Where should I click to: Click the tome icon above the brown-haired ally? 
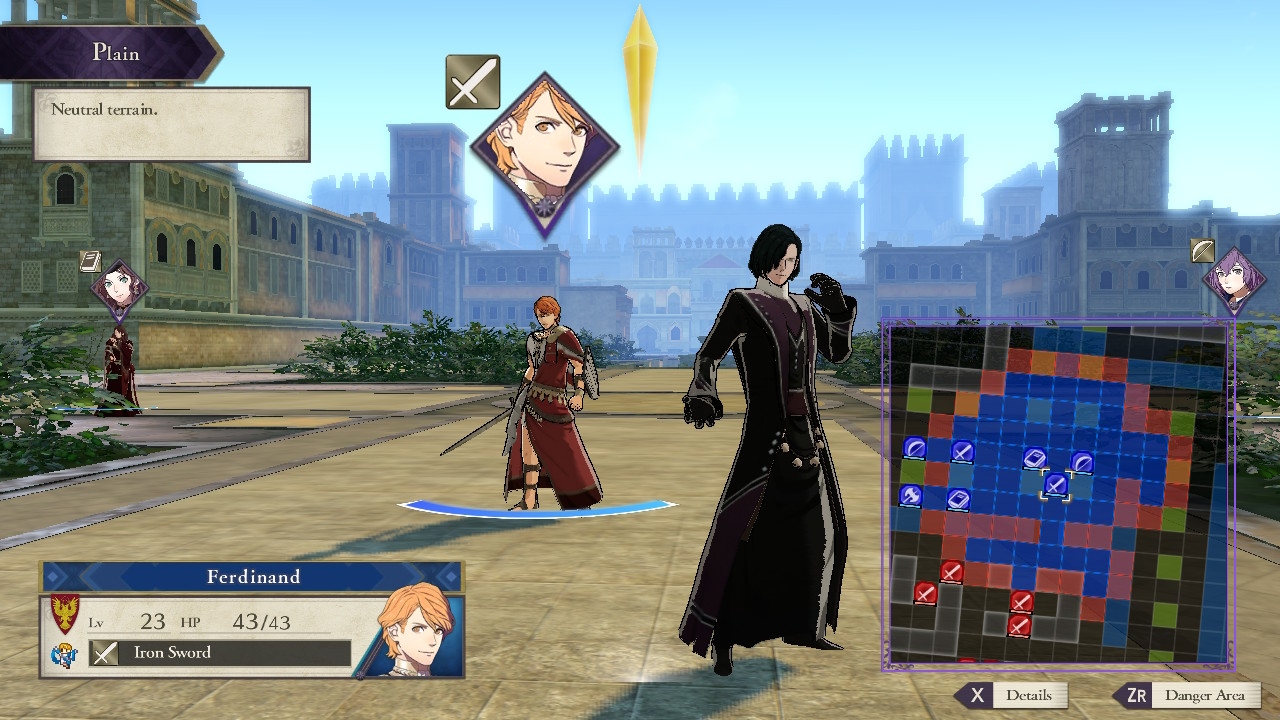coord(91,262)
